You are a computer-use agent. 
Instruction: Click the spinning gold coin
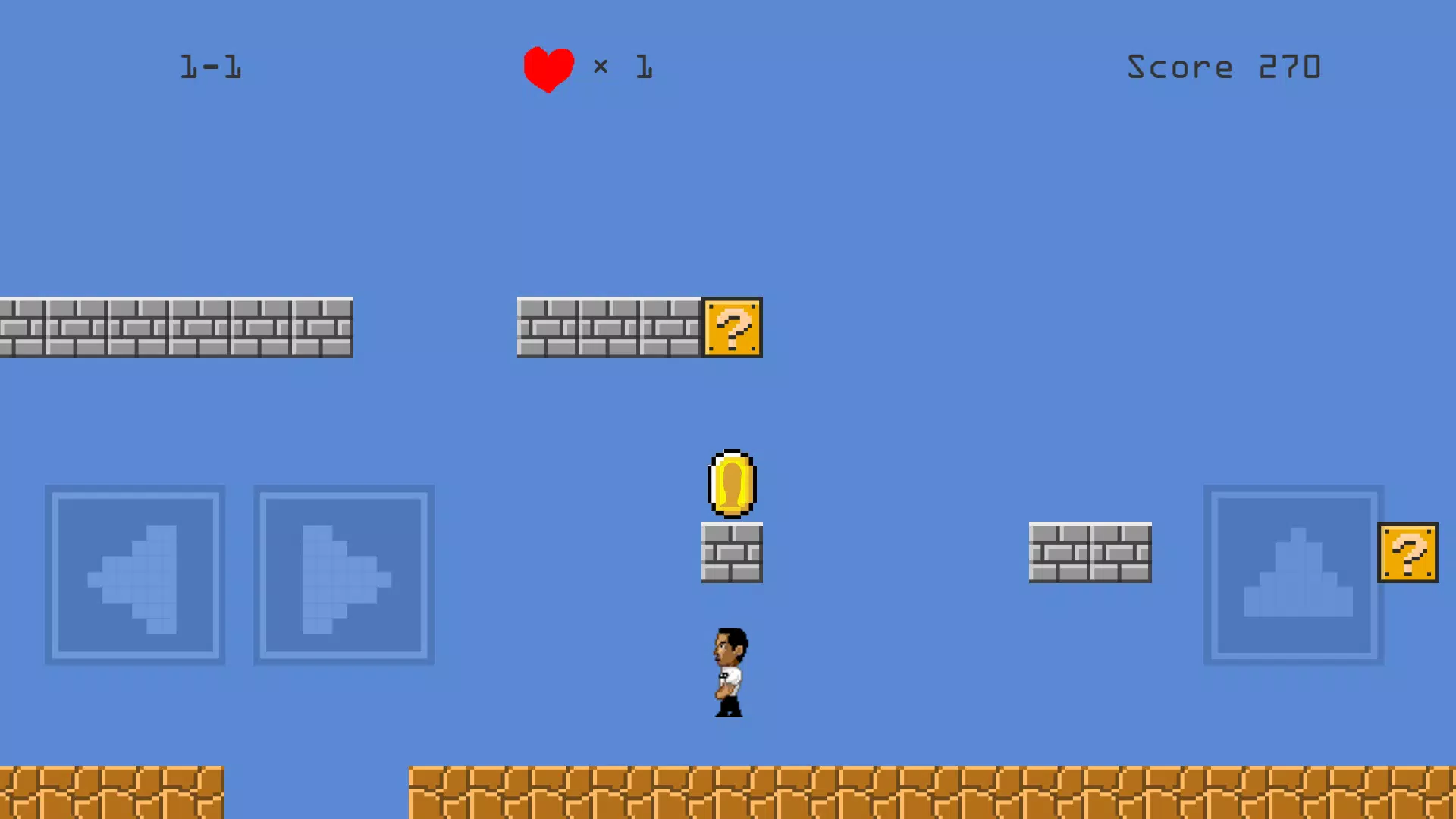pos(730,484)
